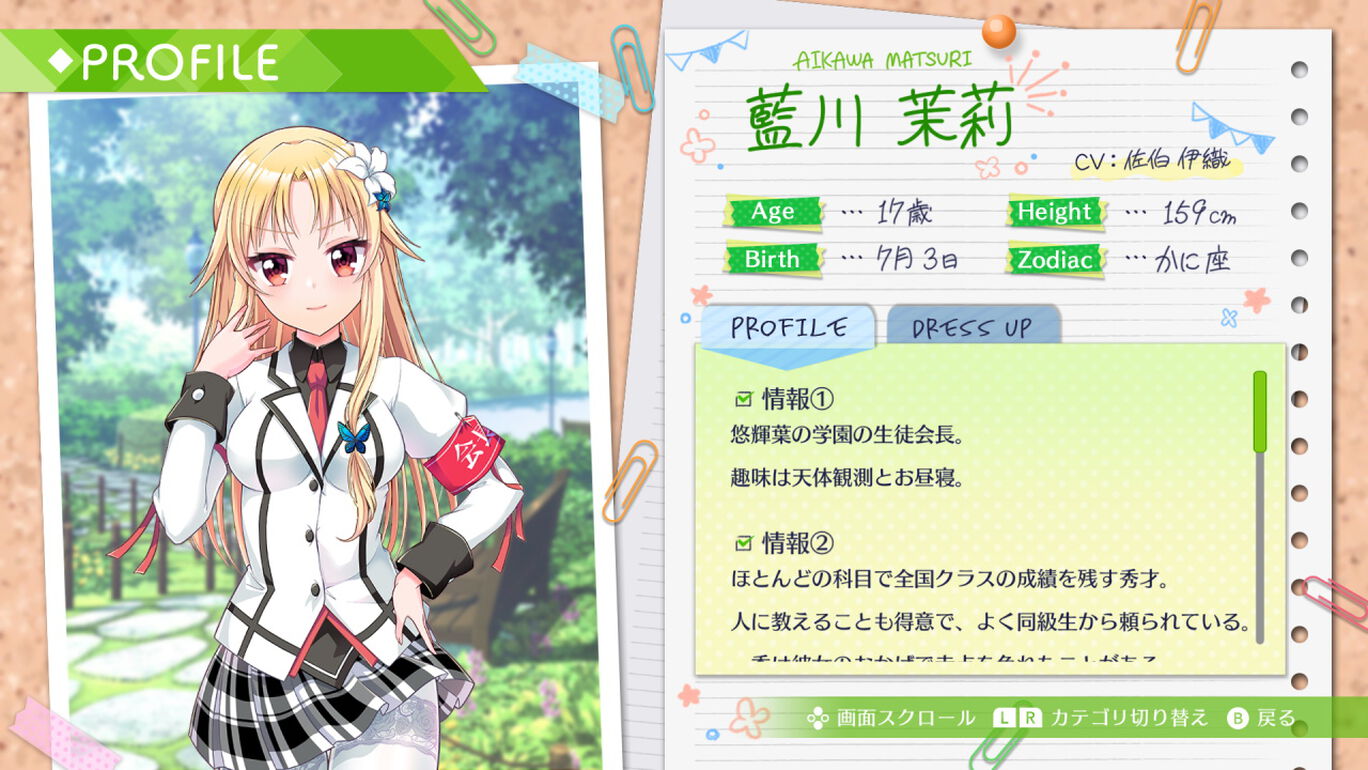Select the PROFILE tab
Screen dimensions: 1368x770
point(789,325)
